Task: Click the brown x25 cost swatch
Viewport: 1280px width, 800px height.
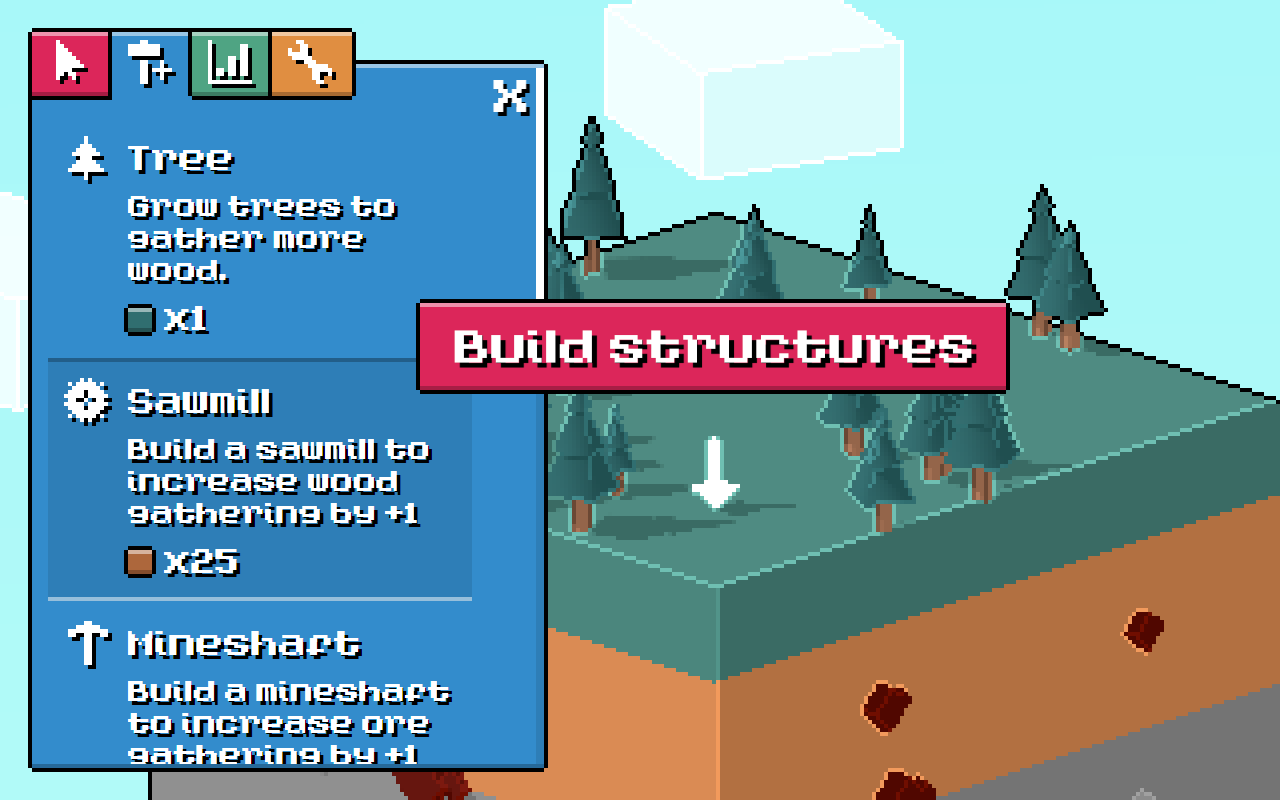Action: (141, 564)
